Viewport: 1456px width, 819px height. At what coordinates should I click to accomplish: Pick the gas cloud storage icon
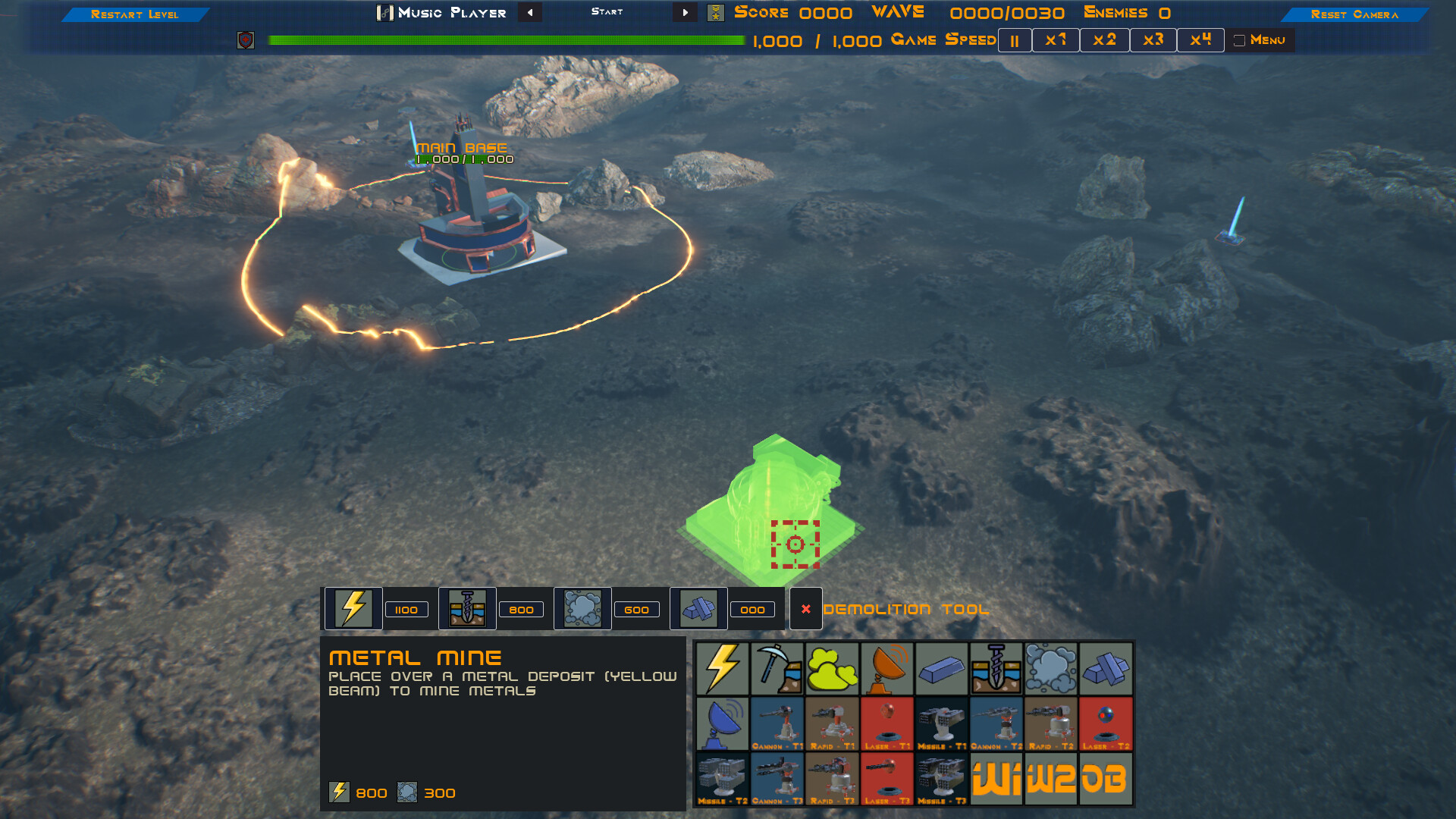[1051, 669]
